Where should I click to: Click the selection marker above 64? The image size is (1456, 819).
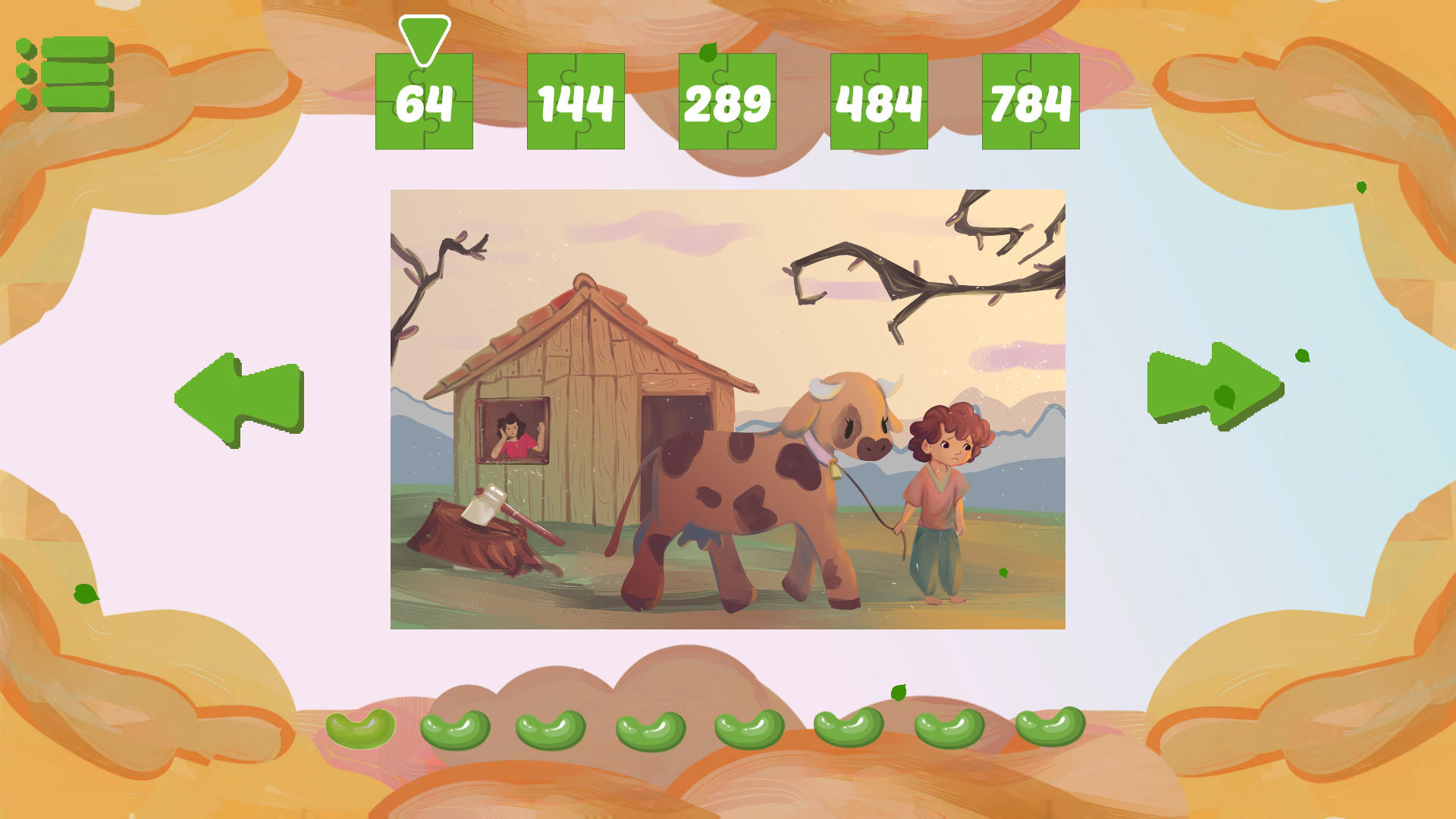pos(422,34)
